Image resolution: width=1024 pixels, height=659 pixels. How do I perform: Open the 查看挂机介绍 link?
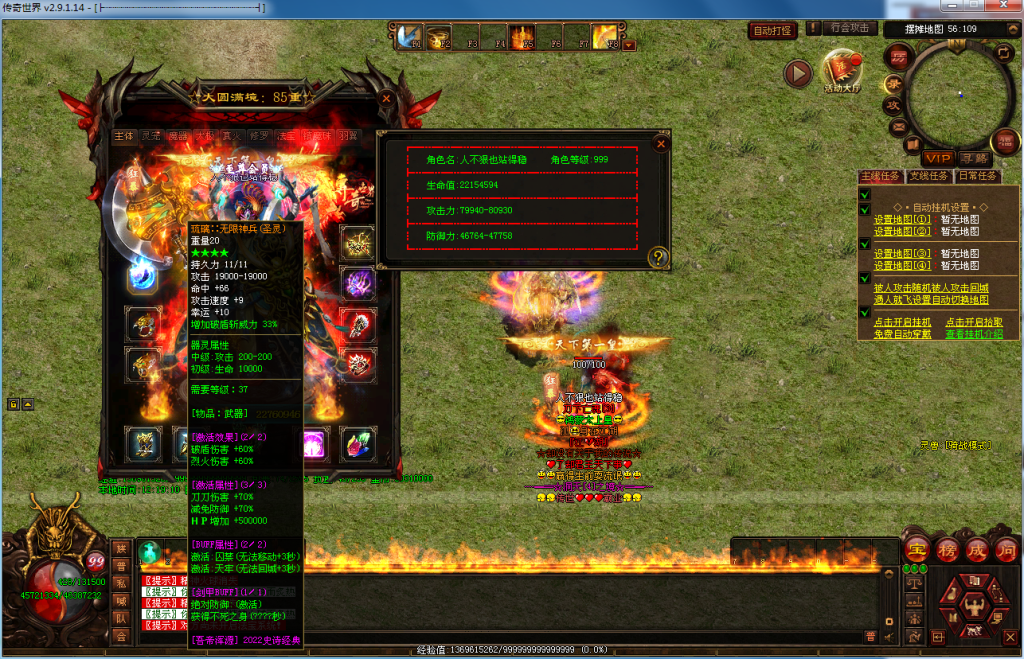(x=973, y=334)
